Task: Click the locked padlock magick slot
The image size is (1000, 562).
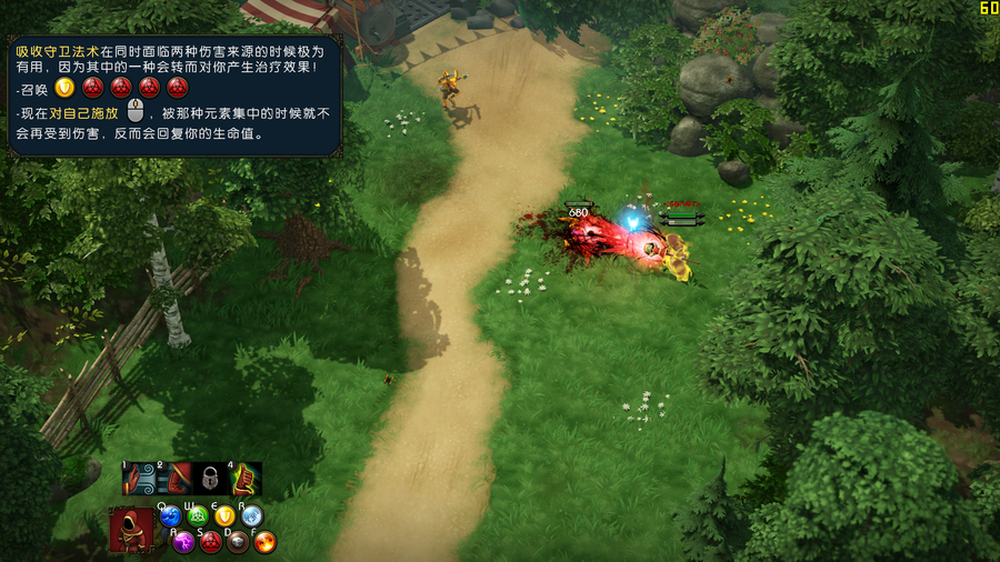Action: (x=210, y=480)
